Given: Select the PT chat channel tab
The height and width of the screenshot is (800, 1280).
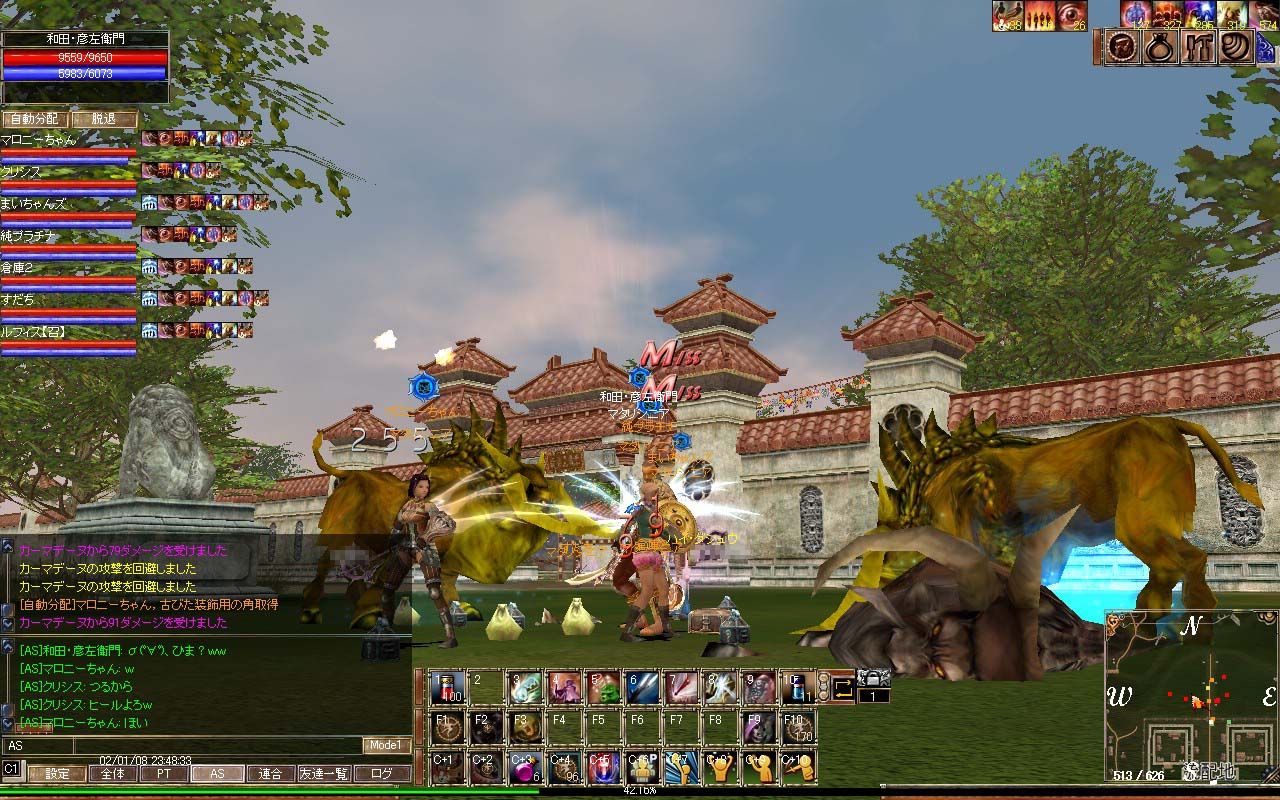Looking at the screenshot, I should pos(163,773).
